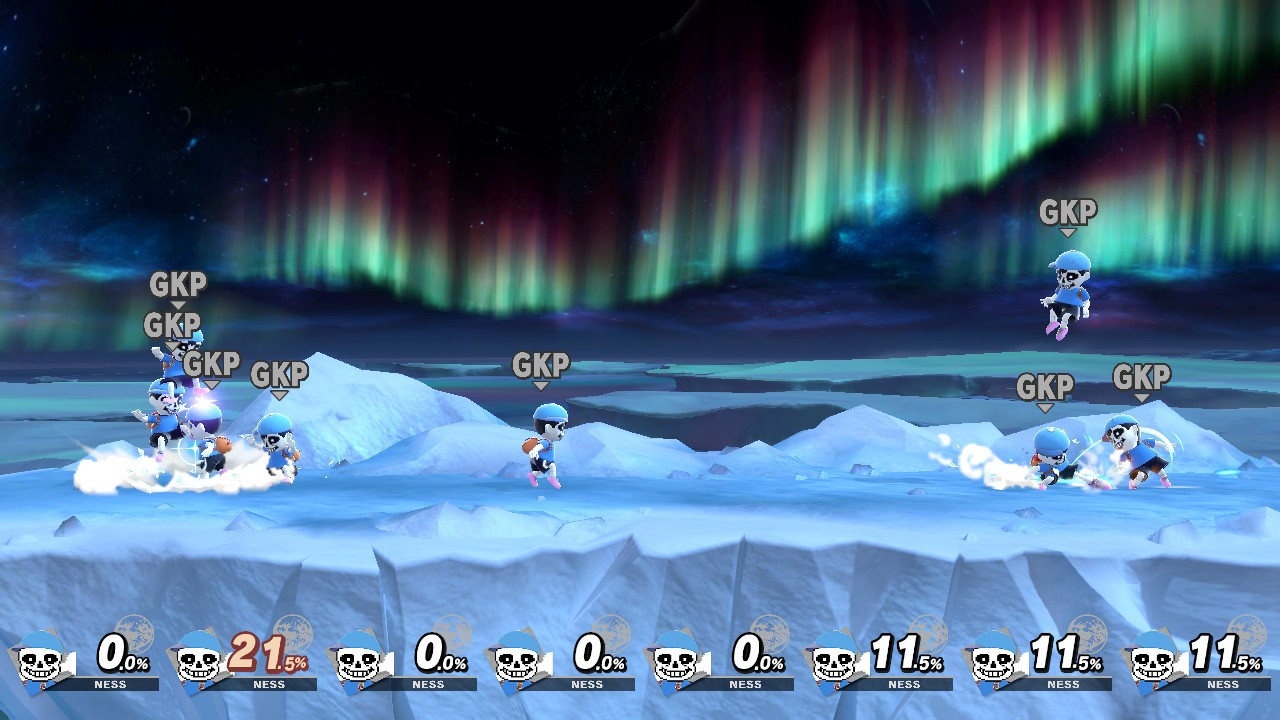Select the first player's Sans portrait icon
Screen dimensions: 1280x720
(x=42, y=662)
